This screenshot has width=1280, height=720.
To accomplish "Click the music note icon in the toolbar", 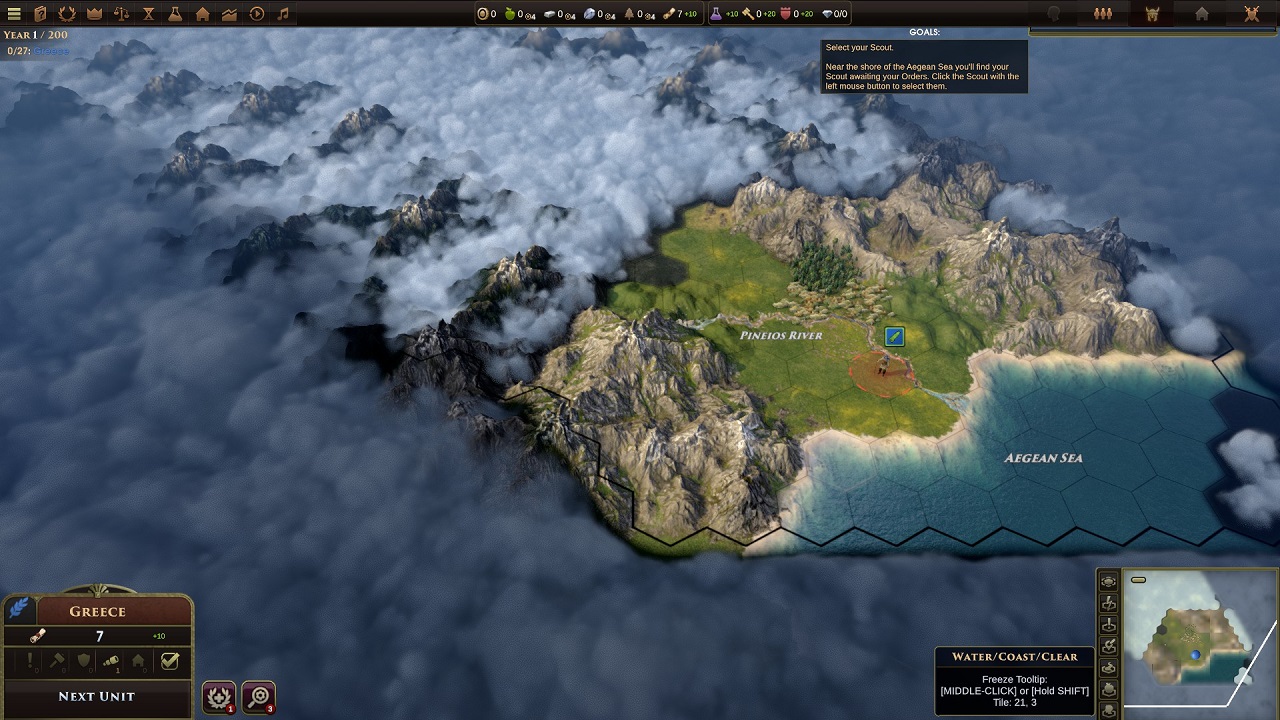I will click(x=282, y=14).
